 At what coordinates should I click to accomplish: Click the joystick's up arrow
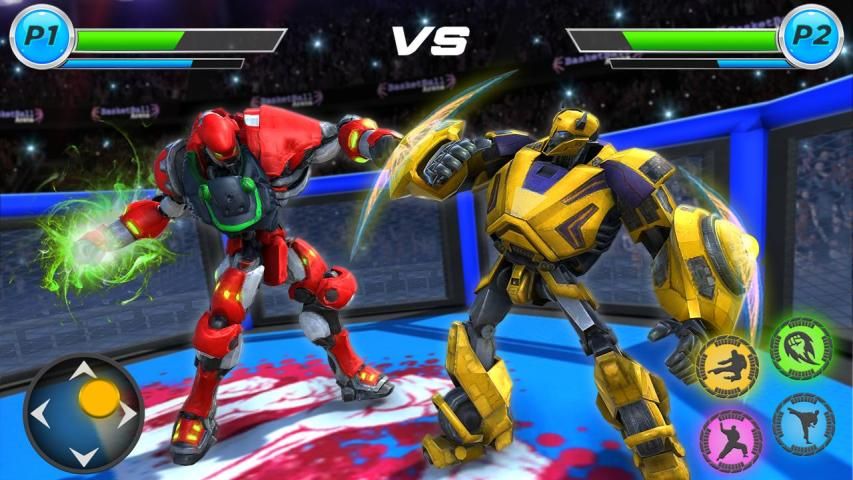point(84,371)
